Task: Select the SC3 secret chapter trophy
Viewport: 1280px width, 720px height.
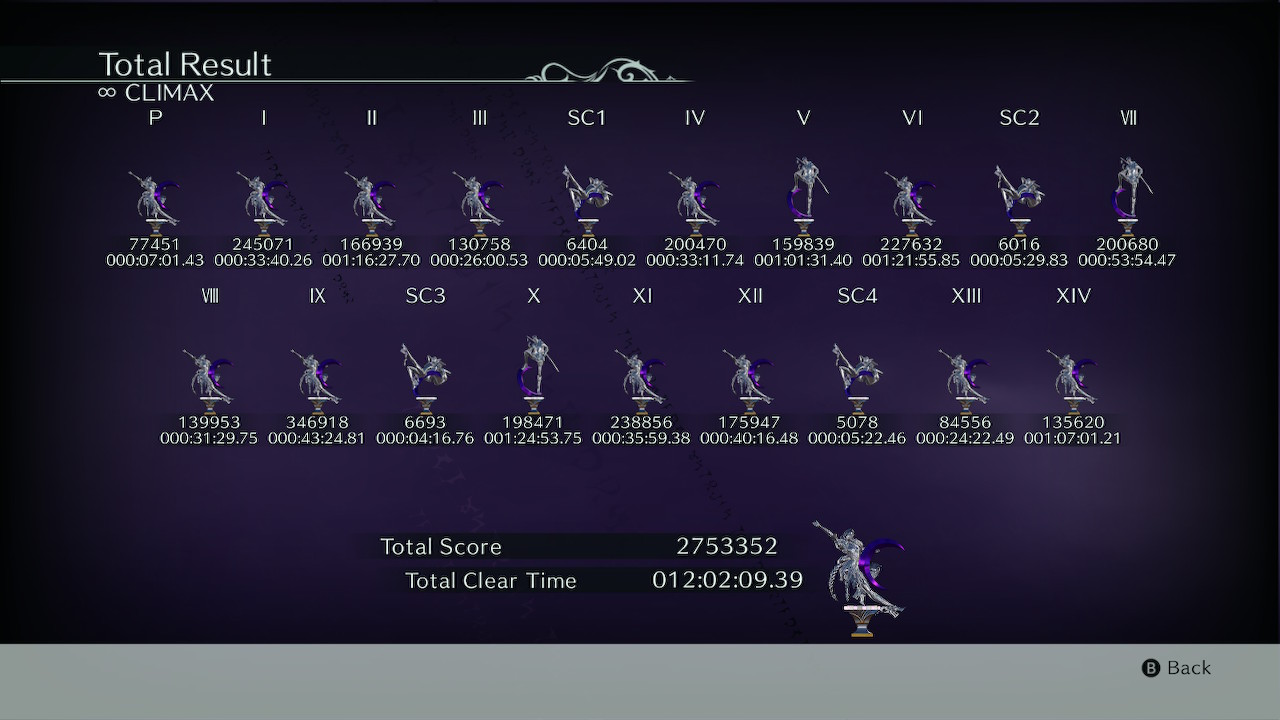Action: [424, 373]
